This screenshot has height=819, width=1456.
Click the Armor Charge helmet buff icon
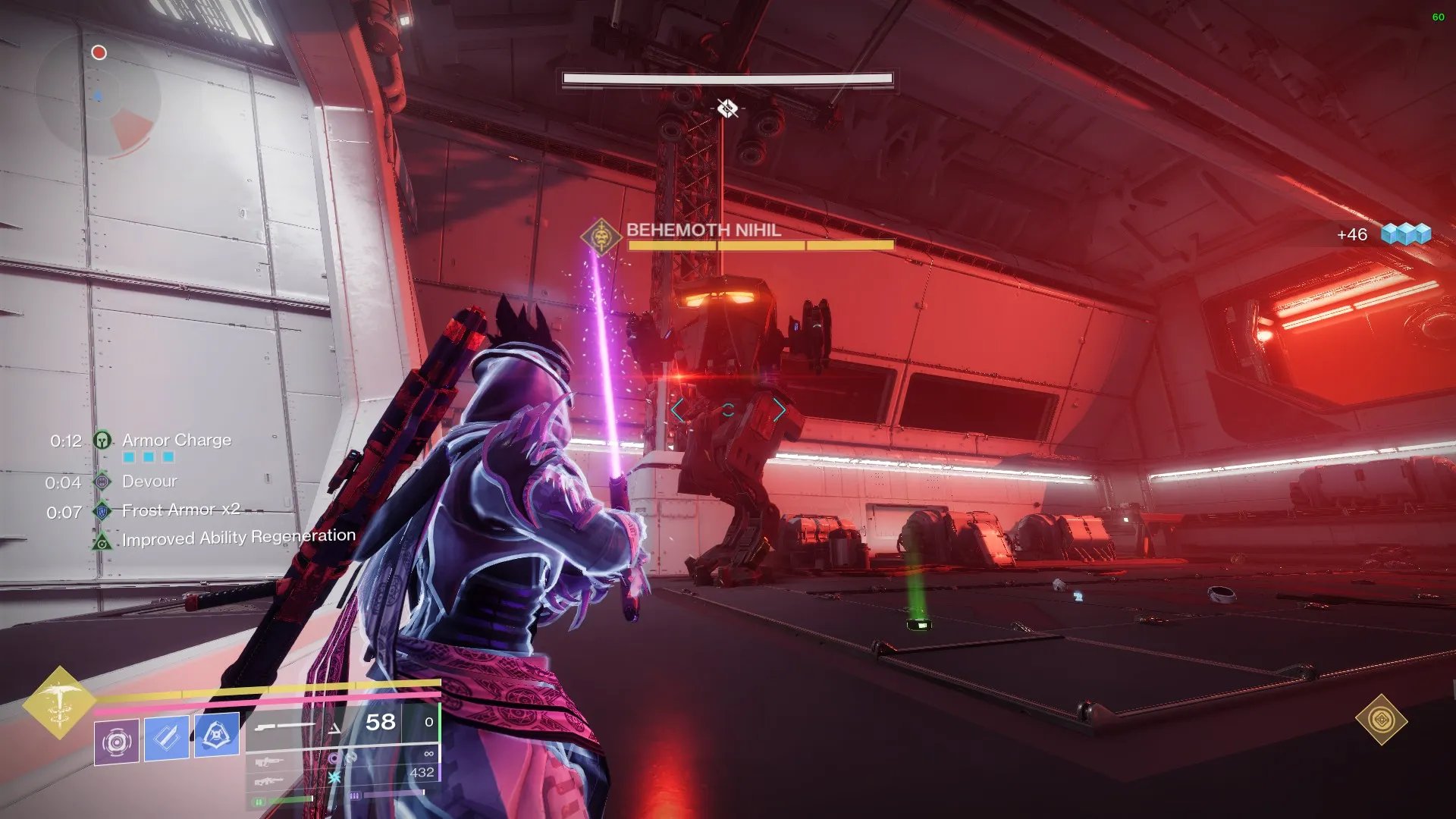102,440
